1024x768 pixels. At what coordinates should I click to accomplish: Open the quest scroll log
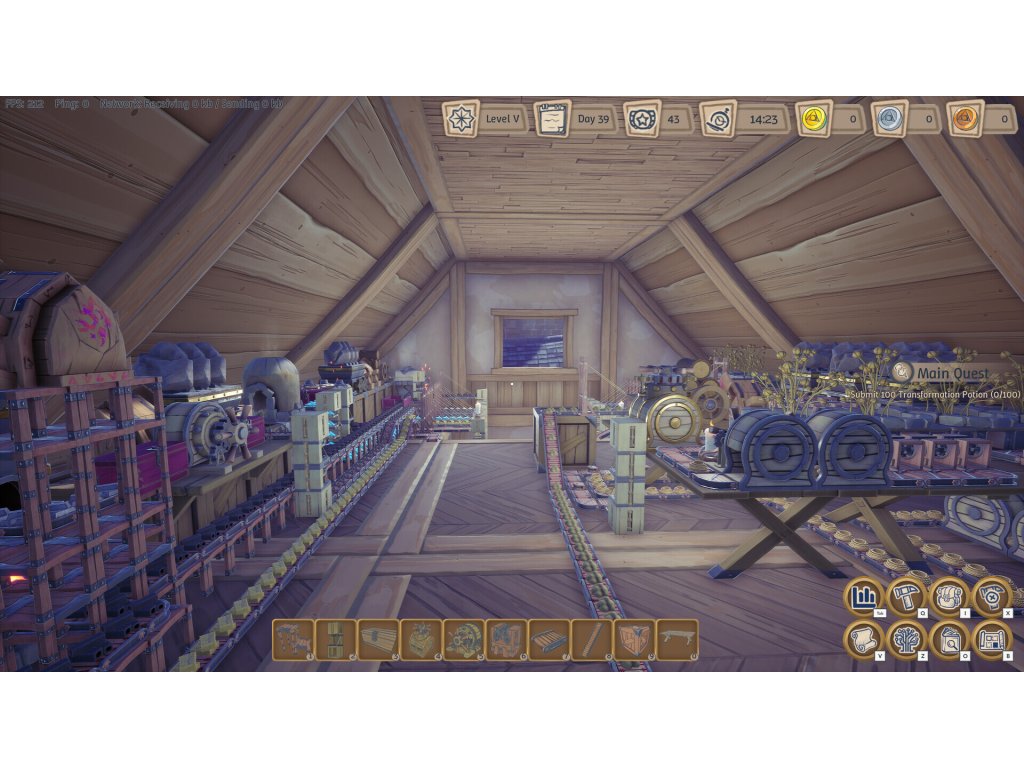coord(863,640)
